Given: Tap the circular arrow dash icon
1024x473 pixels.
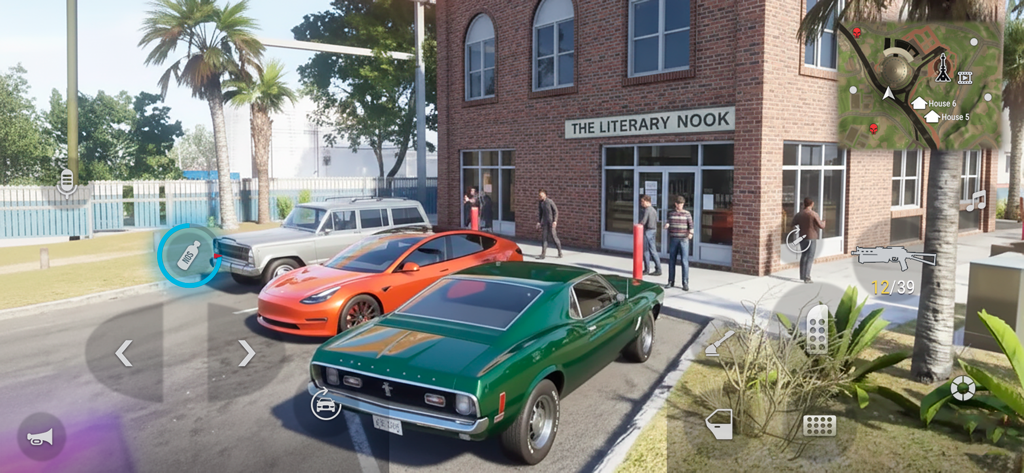Looking at the screenshot, I should point(797,240).
